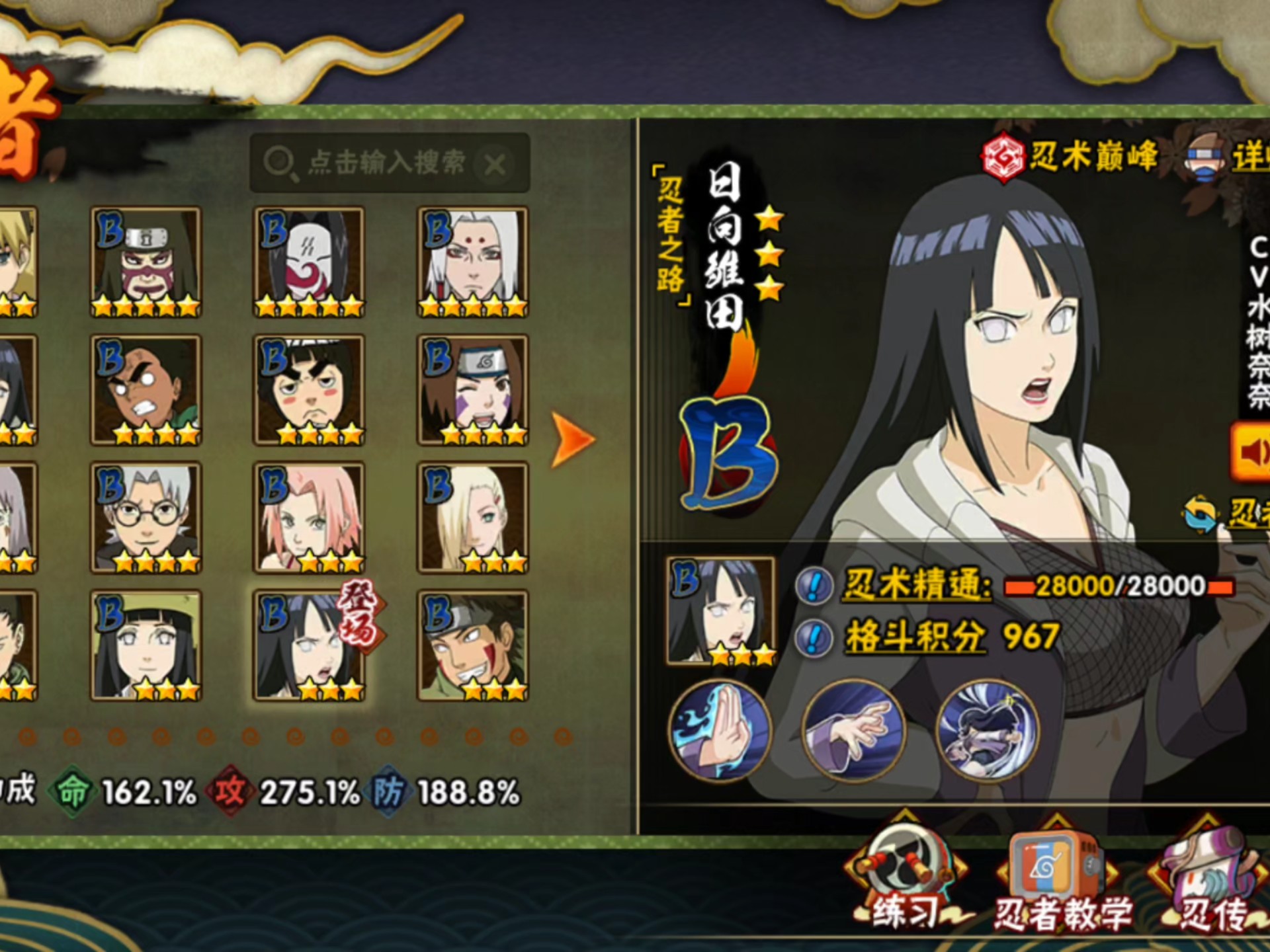Select blonde Ino portrait

pyautogui.click(x=472, y=517)
